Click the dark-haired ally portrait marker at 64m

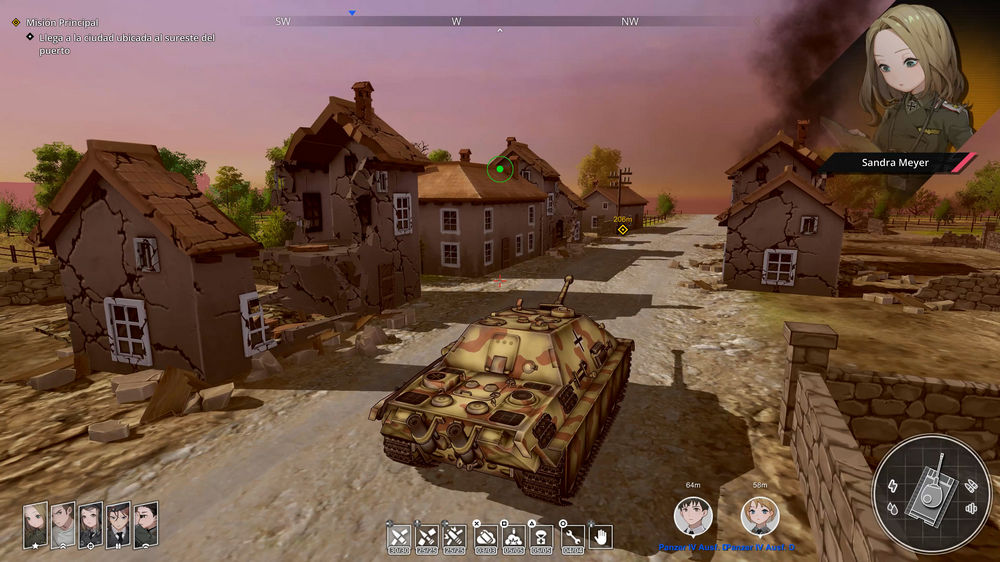point(693,516)
